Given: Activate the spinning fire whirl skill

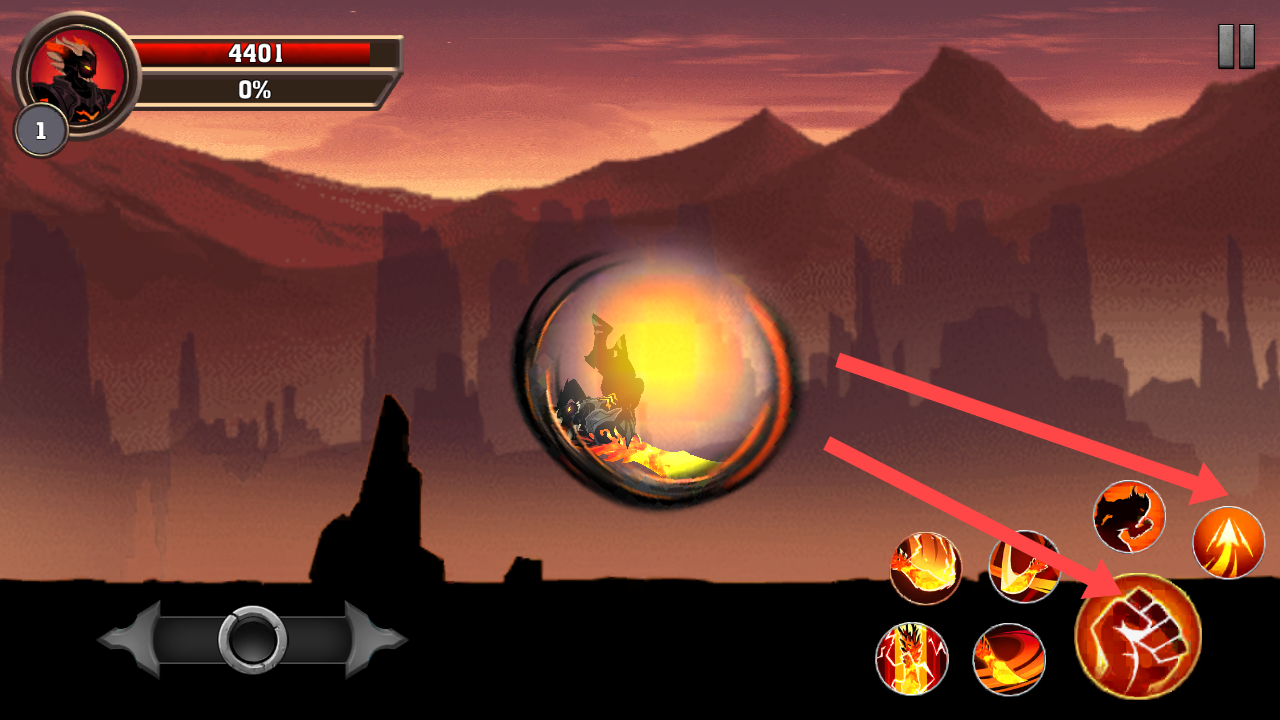Looking at the screenshot, I should click(x=1009, y=659).
